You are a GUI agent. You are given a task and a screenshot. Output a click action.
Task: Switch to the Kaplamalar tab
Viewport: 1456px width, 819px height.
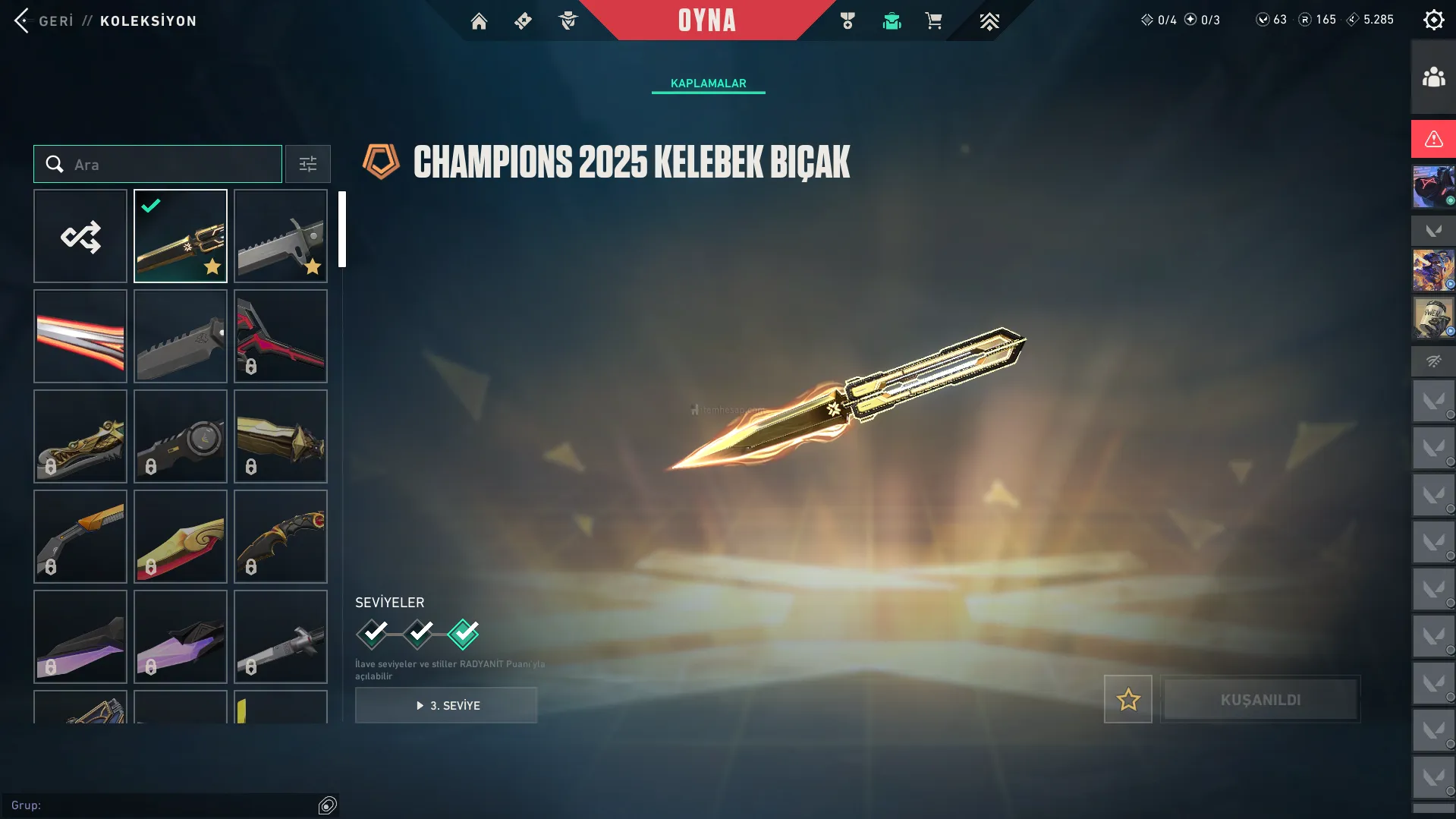[x=708, y=83]
